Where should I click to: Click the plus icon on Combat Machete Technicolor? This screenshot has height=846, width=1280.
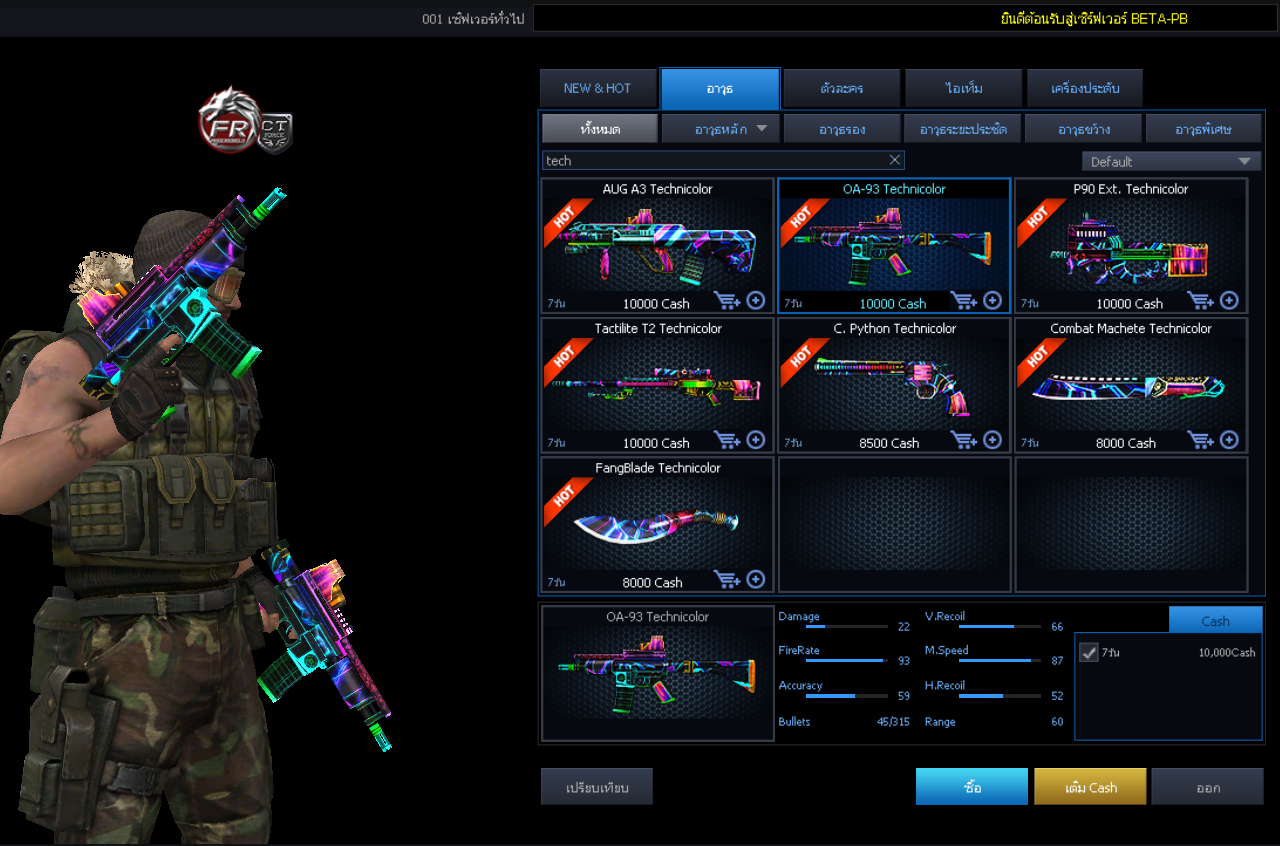point(1229,440)
